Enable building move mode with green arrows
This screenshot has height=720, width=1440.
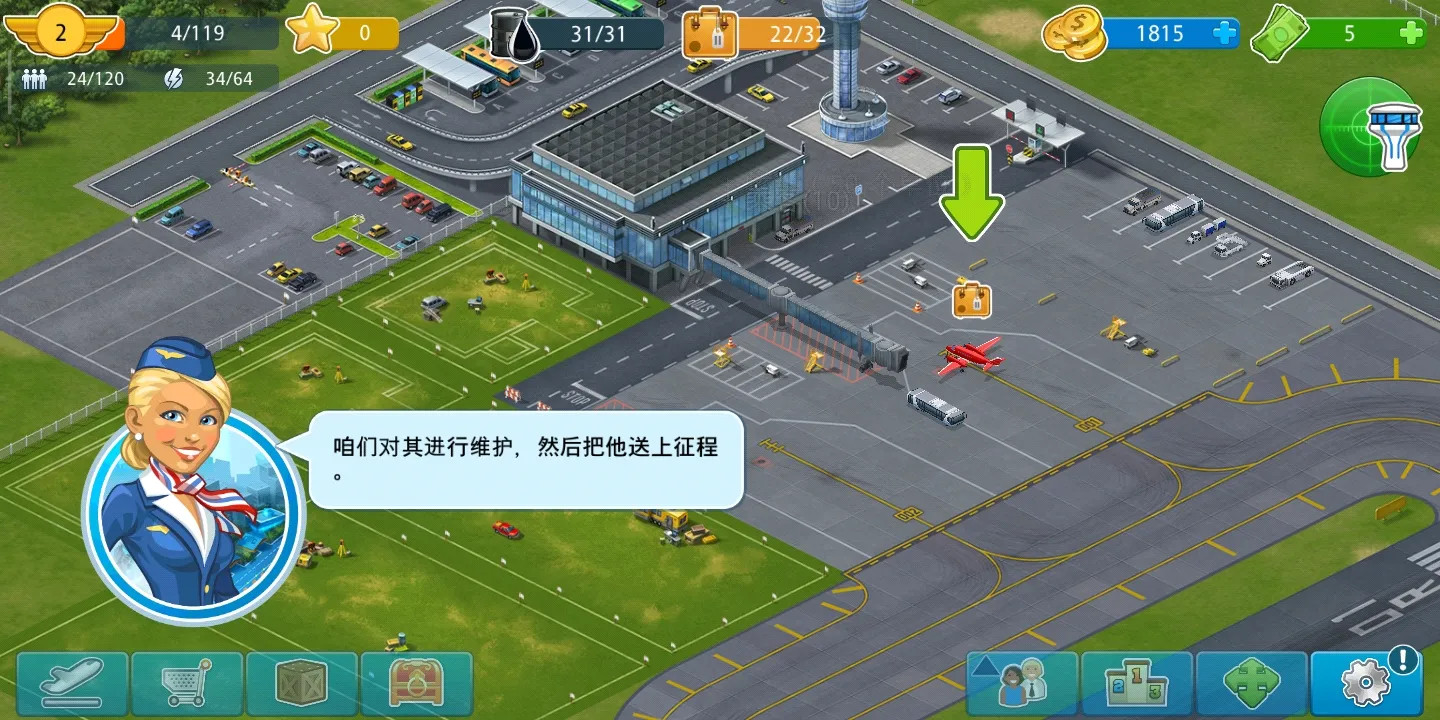click(x=1252, y=683)
